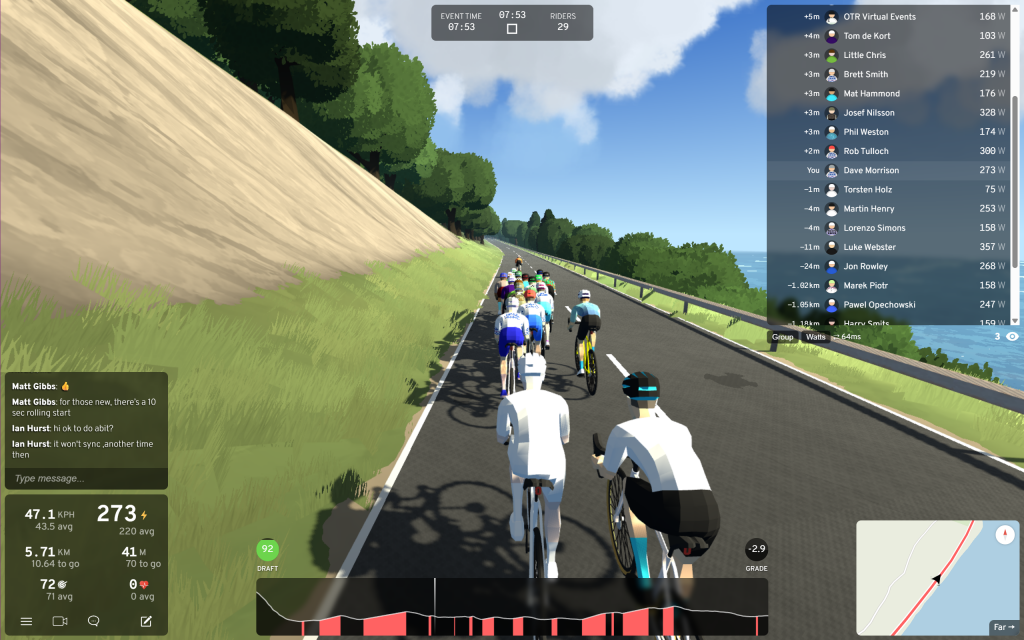The width and height of the screenshot is (1024, 640).
Task: Change minimap zoom with Far button
Action: 1002,627
